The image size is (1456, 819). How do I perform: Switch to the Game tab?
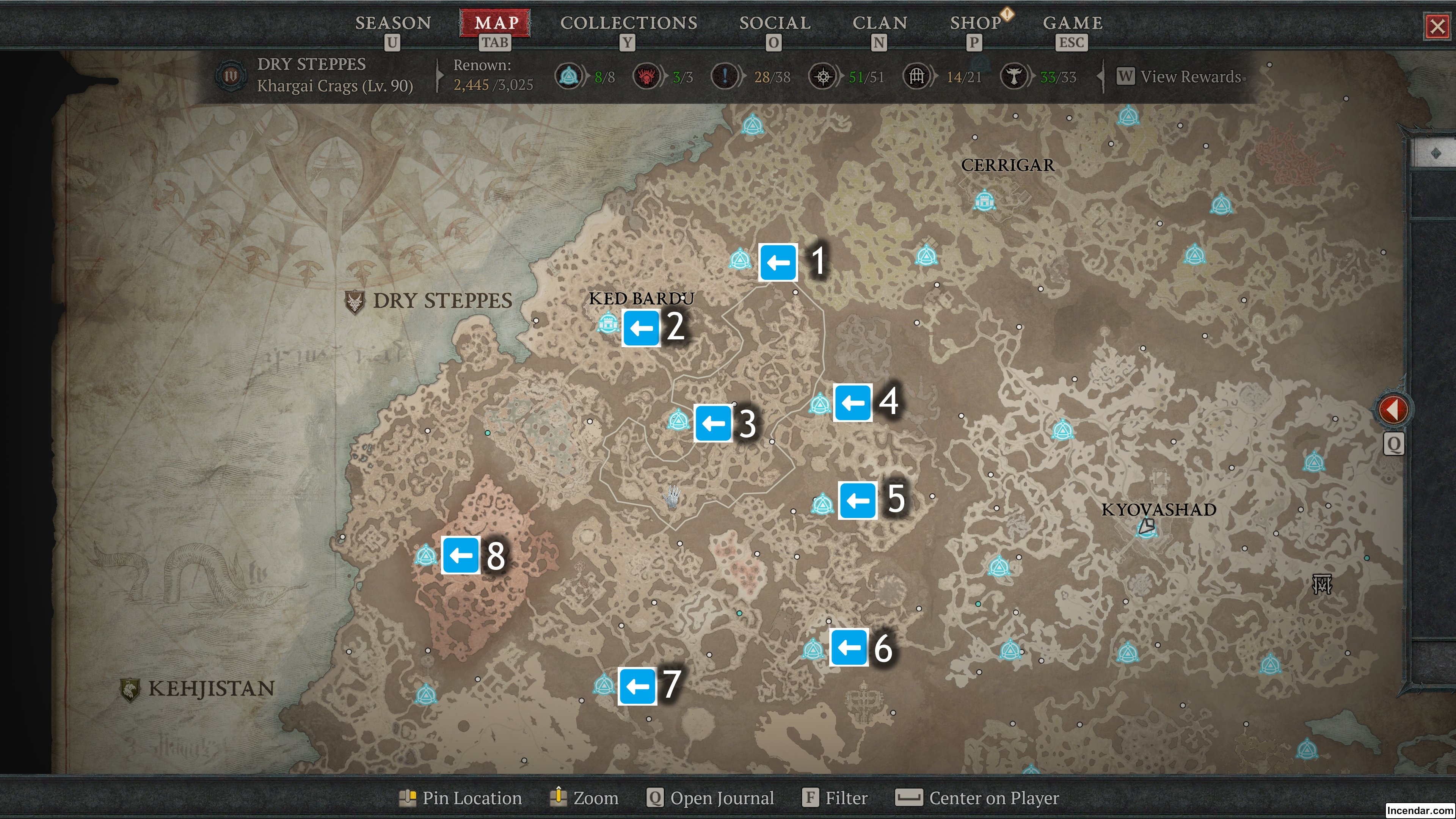[1072, 23]
